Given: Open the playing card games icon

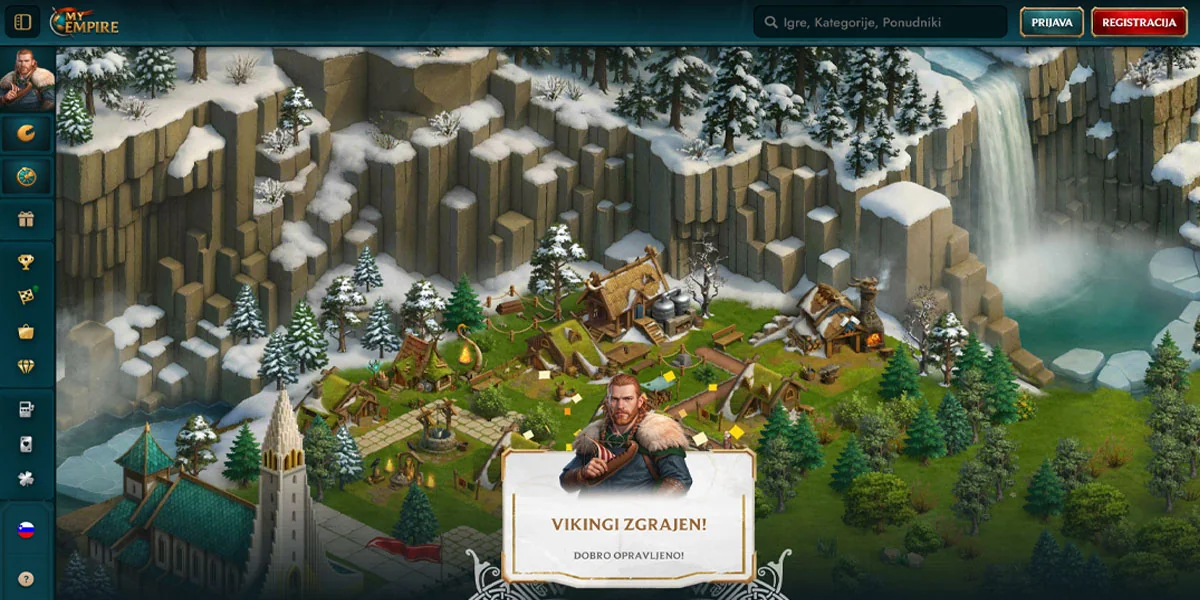Looking at the screenshot, I should 26,444.
